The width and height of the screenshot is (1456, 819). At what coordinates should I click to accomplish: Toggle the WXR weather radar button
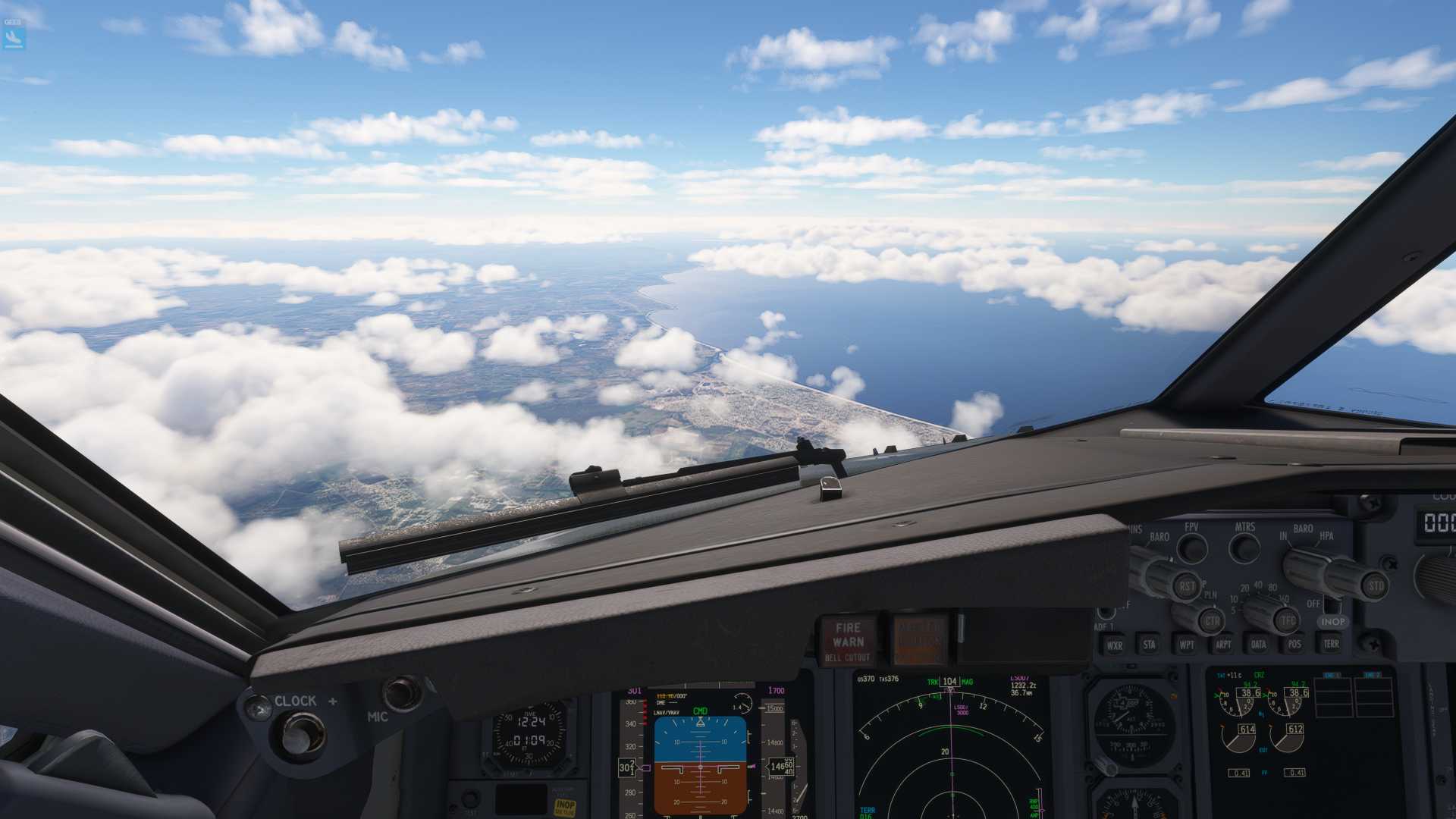pyautogui.click(x=1114, y=645)
